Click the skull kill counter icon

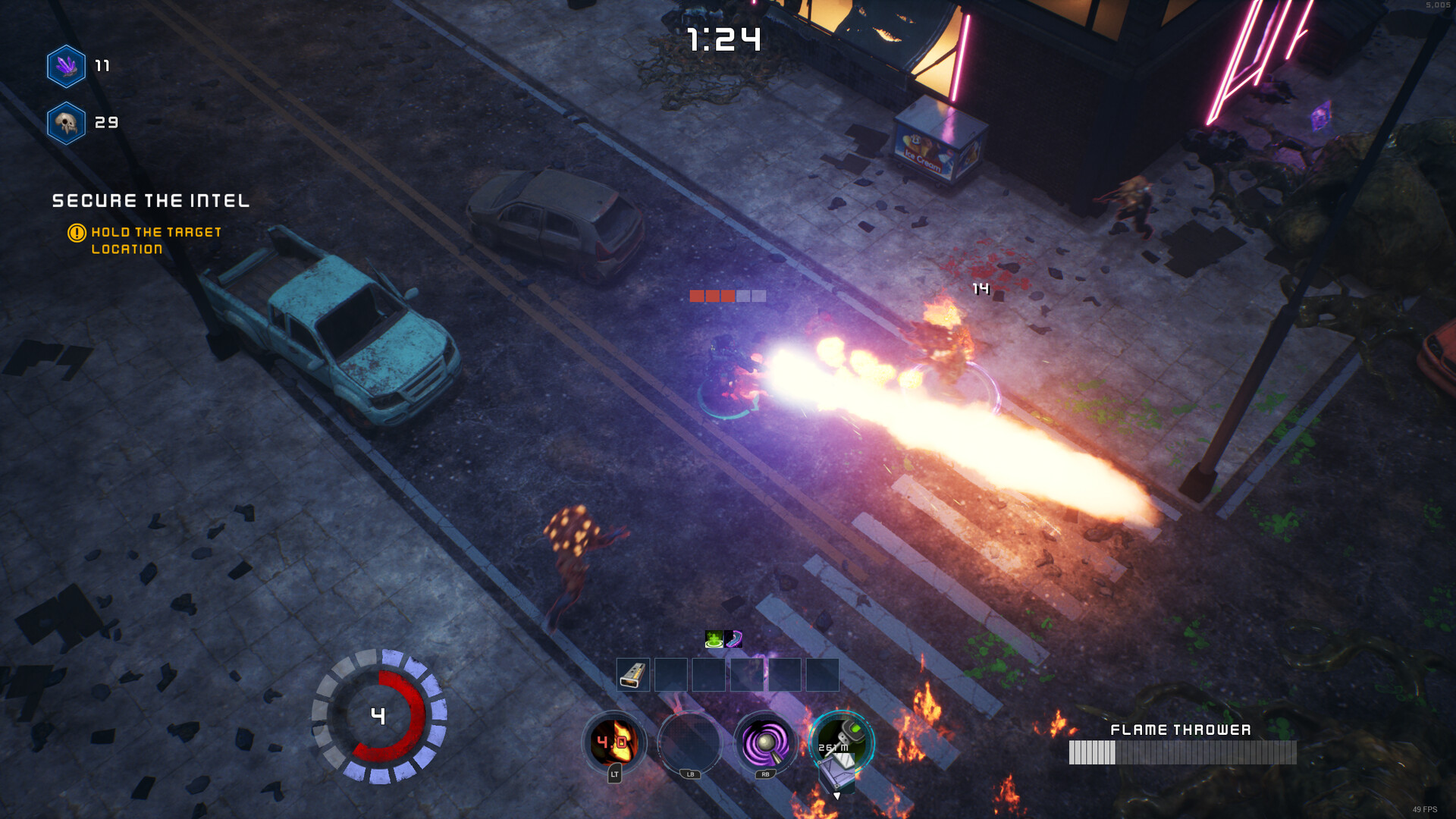point(66,123)
